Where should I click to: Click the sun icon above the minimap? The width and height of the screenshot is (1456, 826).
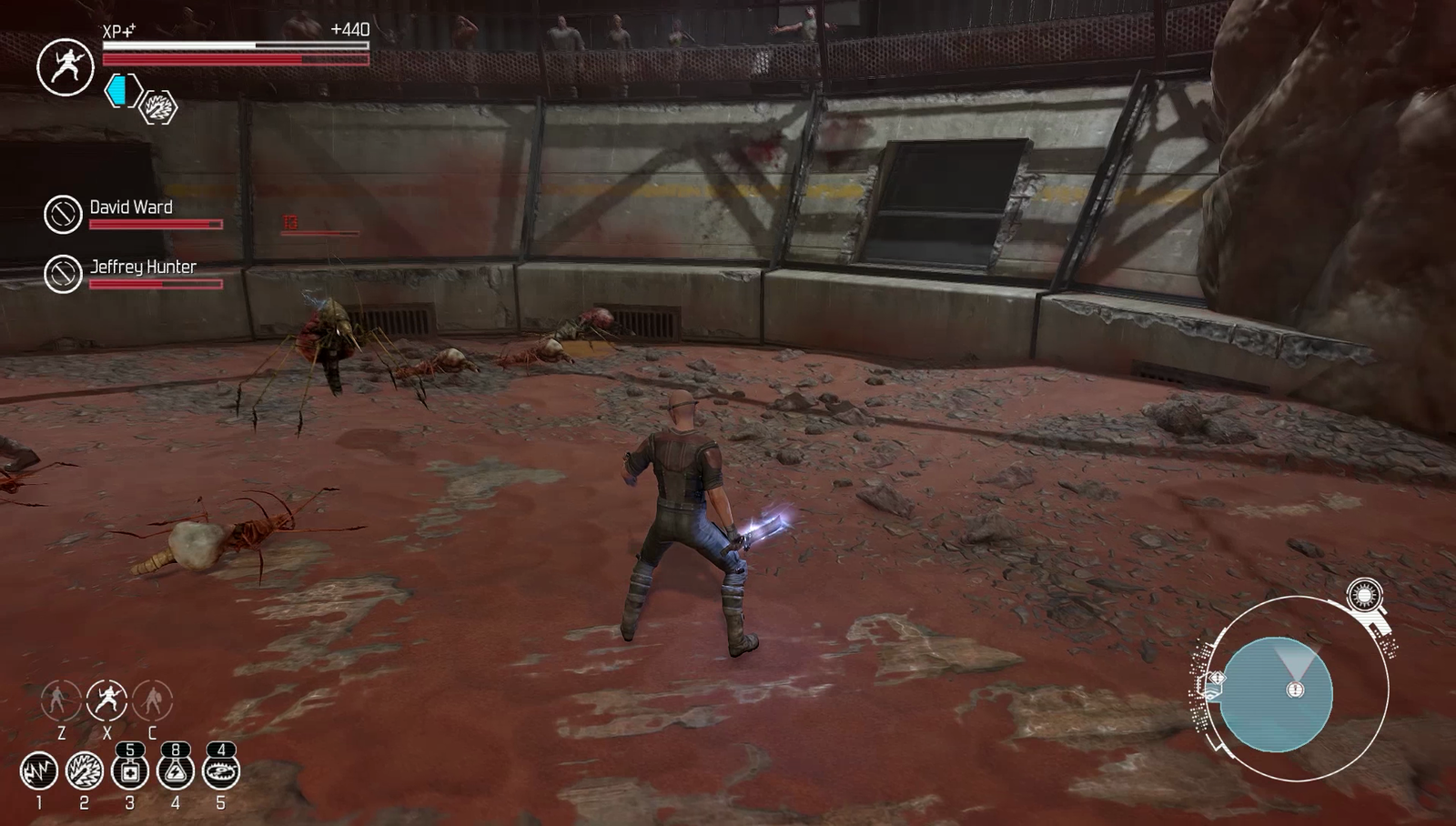pos(1363,596)
